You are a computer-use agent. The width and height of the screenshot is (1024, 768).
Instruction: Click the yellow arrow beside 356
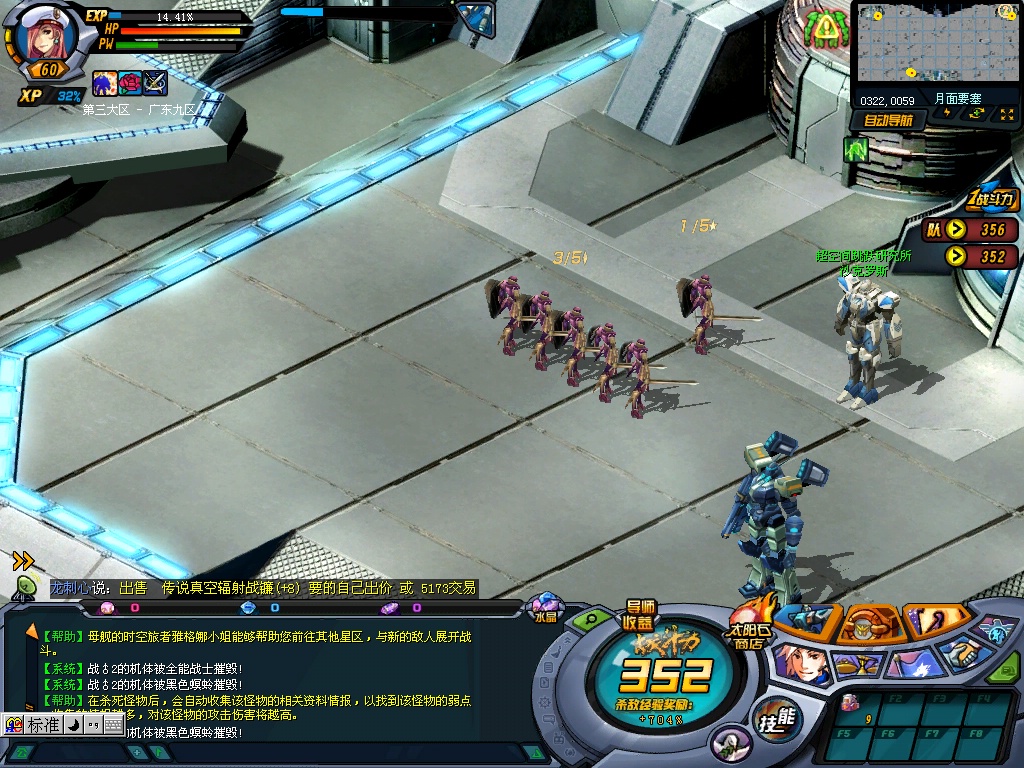[x=957, y=229]
